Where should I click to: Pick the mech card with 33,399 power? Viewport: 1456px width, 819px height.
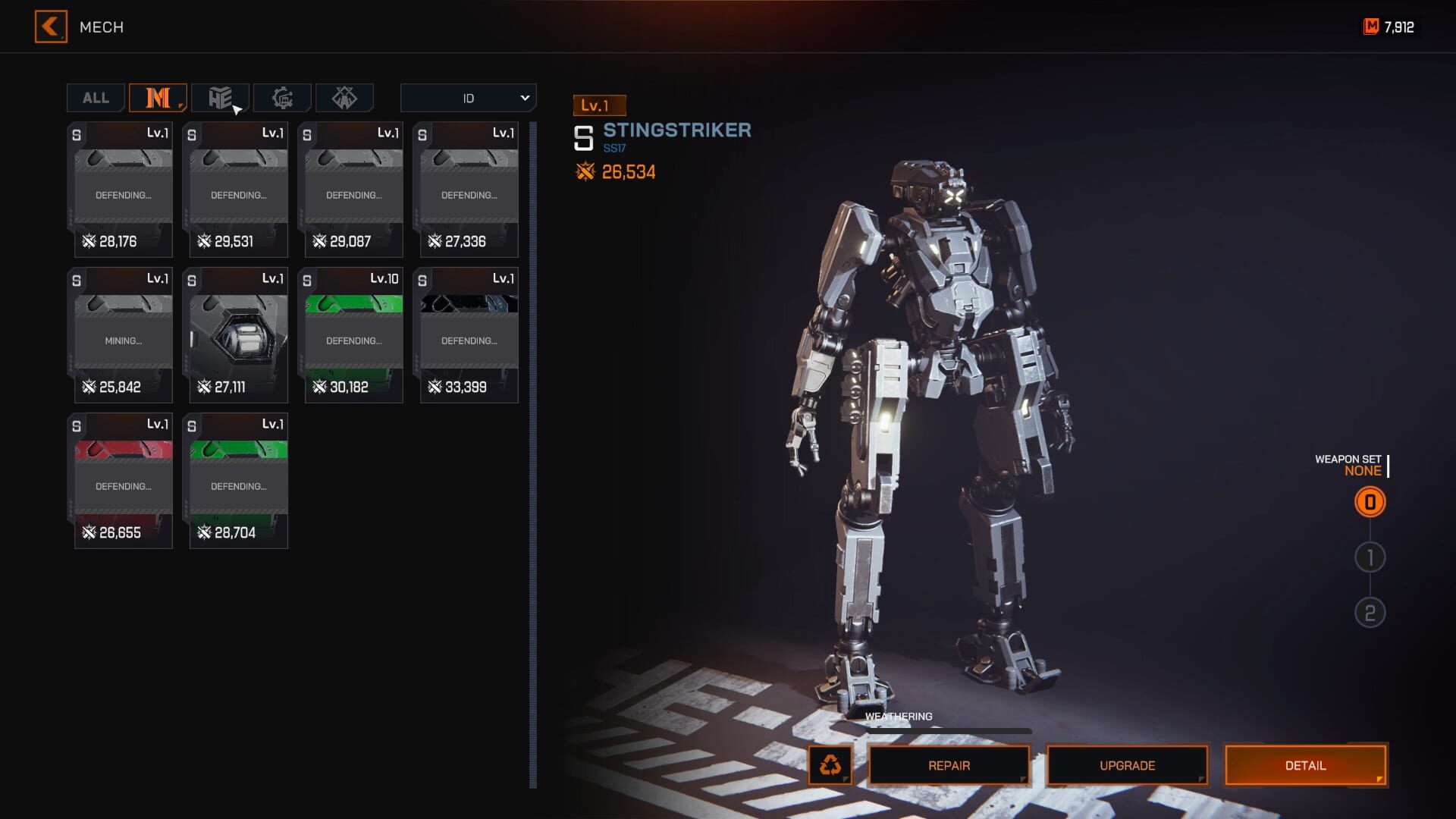469,335
